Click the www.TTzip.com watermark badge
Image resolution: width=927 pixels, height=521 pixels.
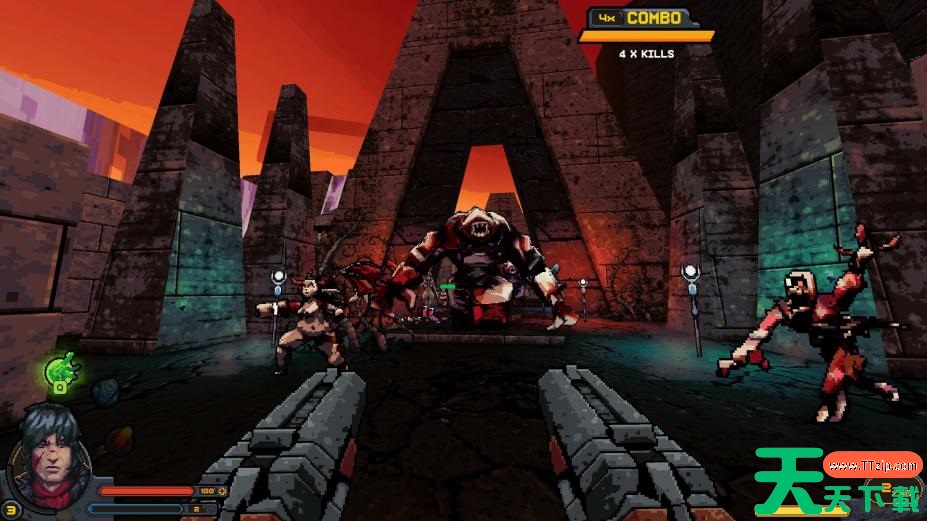point(873,465)
